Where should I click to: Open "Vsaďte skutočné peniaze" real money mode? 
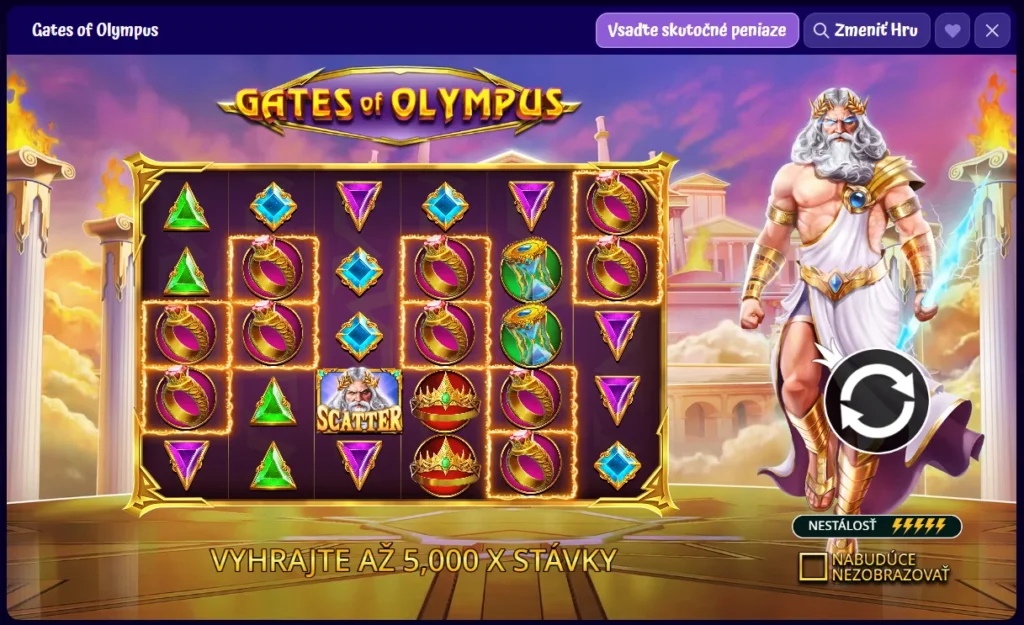tap(698, 30)
